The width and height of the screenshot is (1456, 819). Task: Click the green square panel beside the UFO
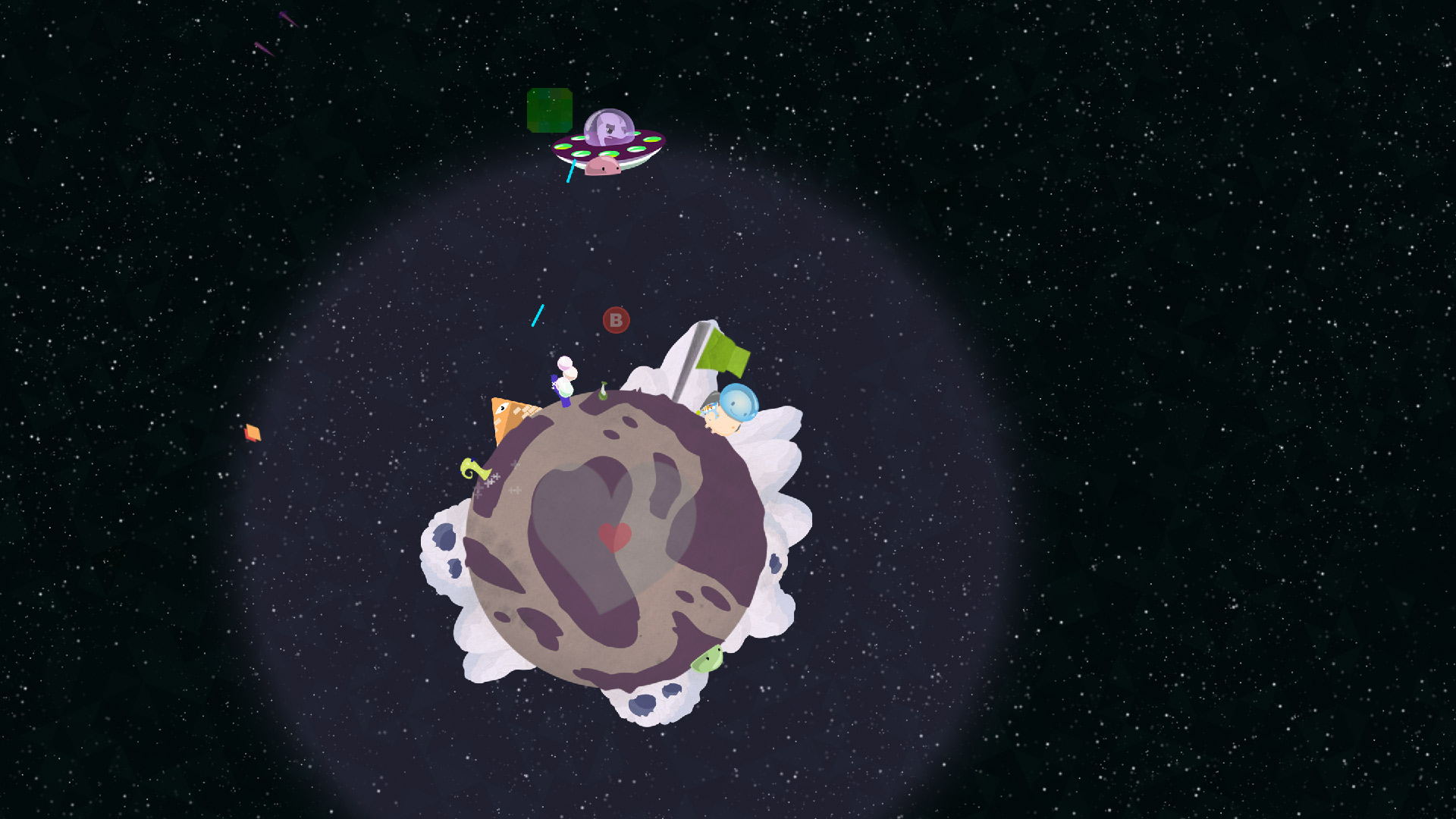pos(548,110)
